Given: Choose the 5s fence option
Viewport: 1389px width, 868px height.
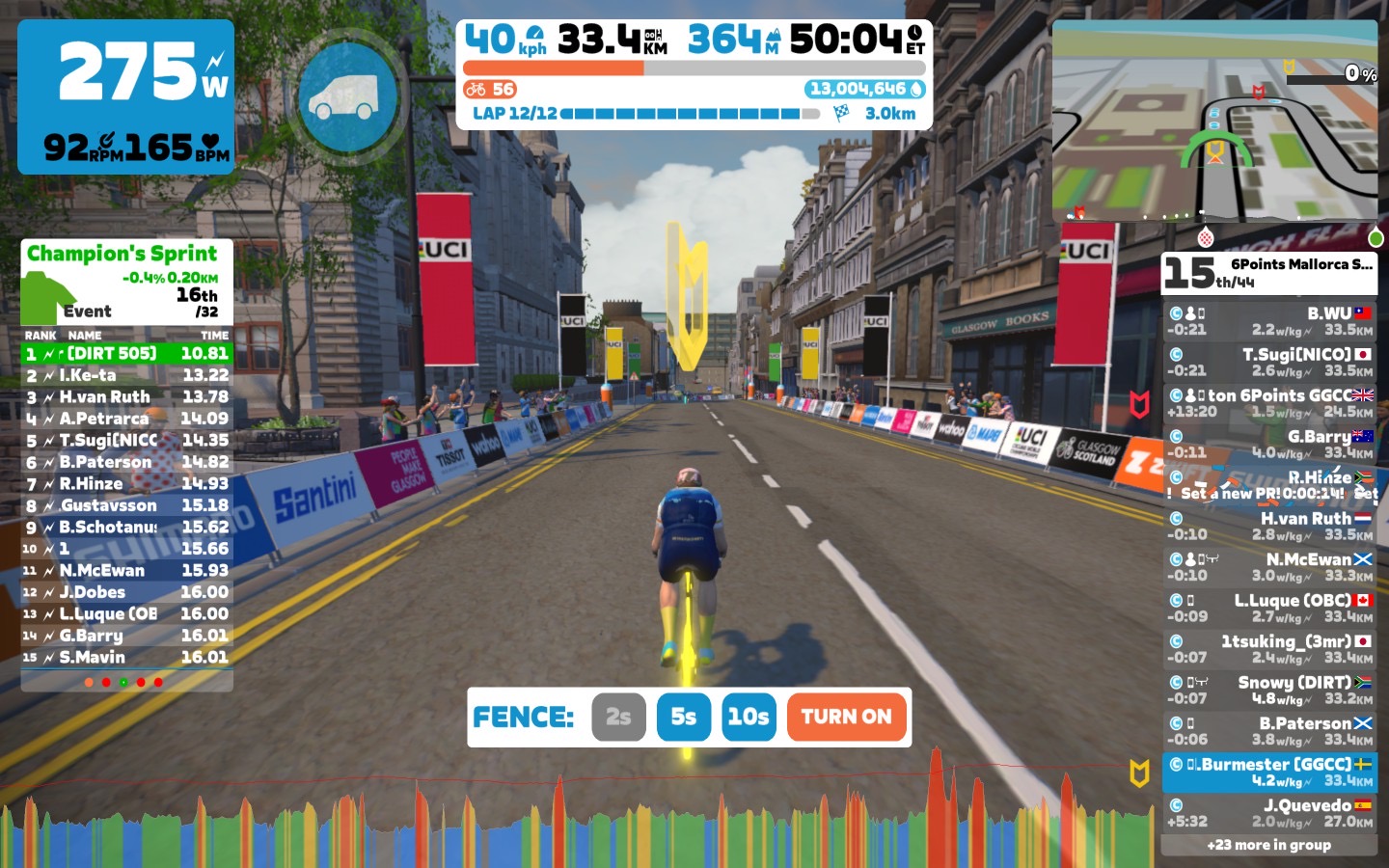Looking at the screenshot, I should [683, 717].
